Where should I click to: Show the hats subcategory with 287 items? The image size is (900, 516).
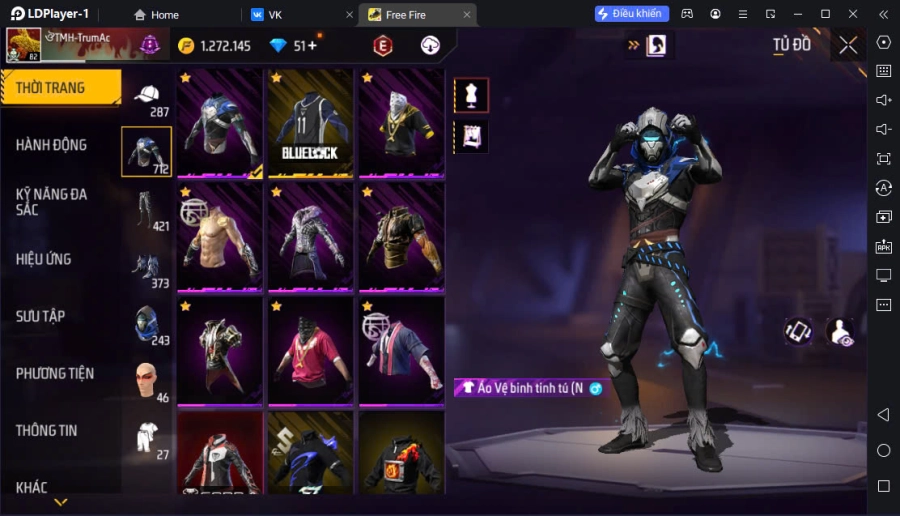pos(147,97)
